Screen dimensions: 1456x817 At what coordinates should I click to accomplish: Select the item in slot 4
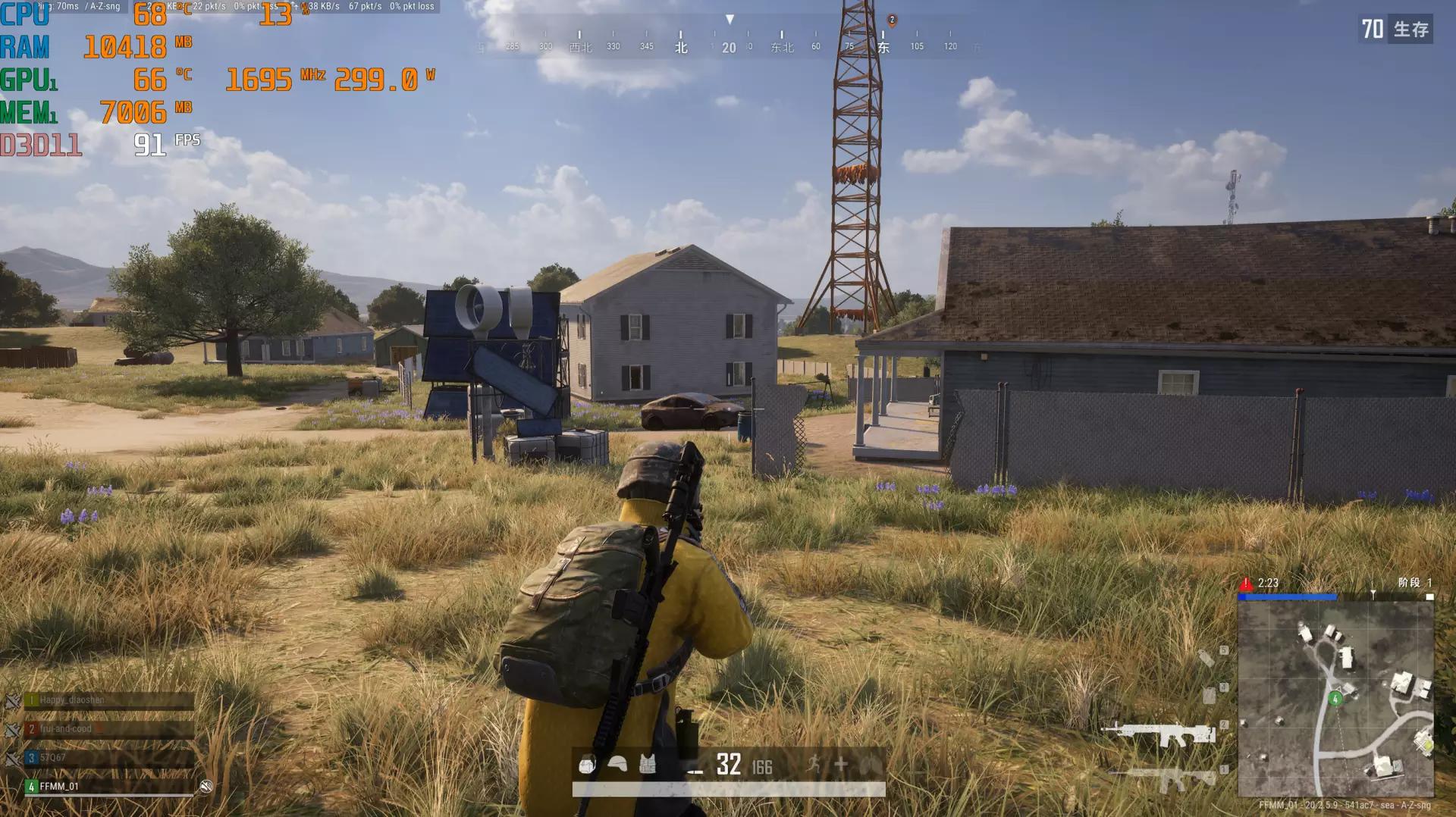[1210, 695]
